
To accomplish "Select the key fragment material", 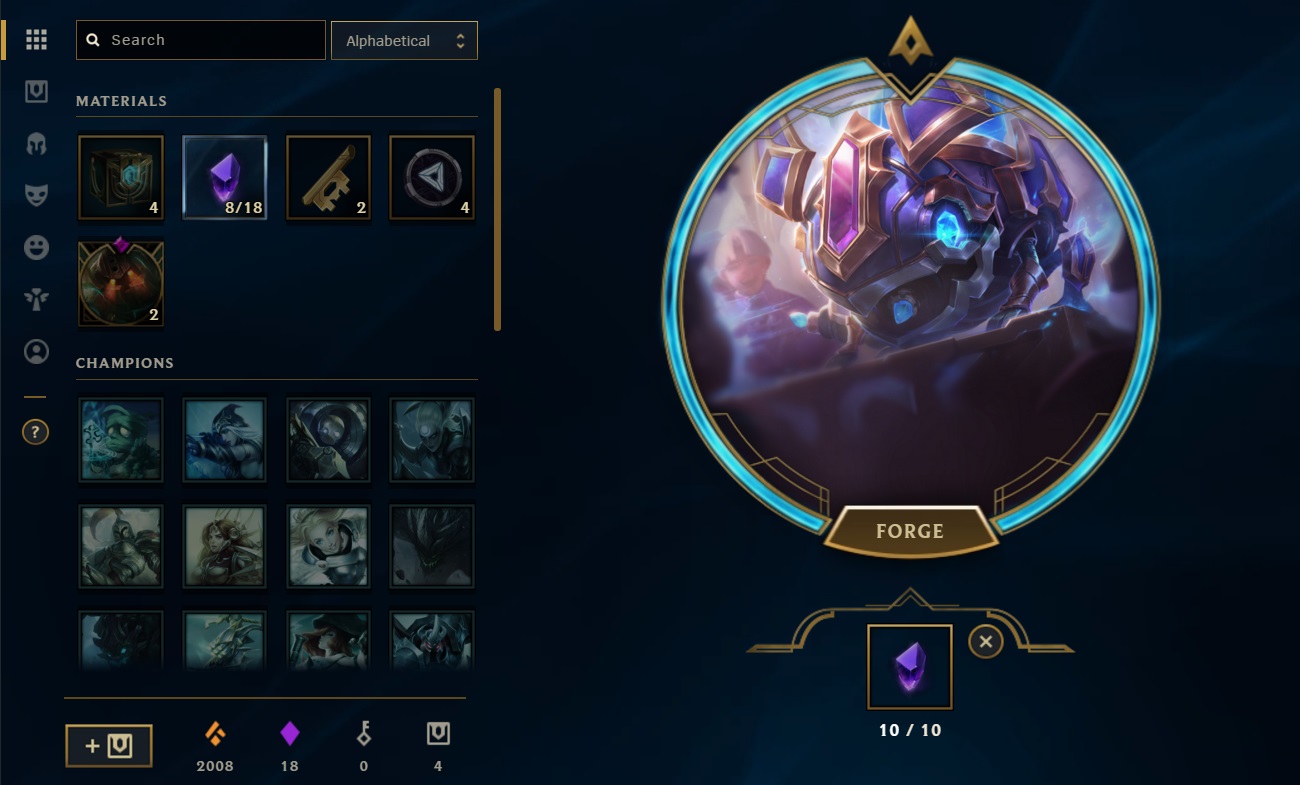I will (x=328, y=177).
